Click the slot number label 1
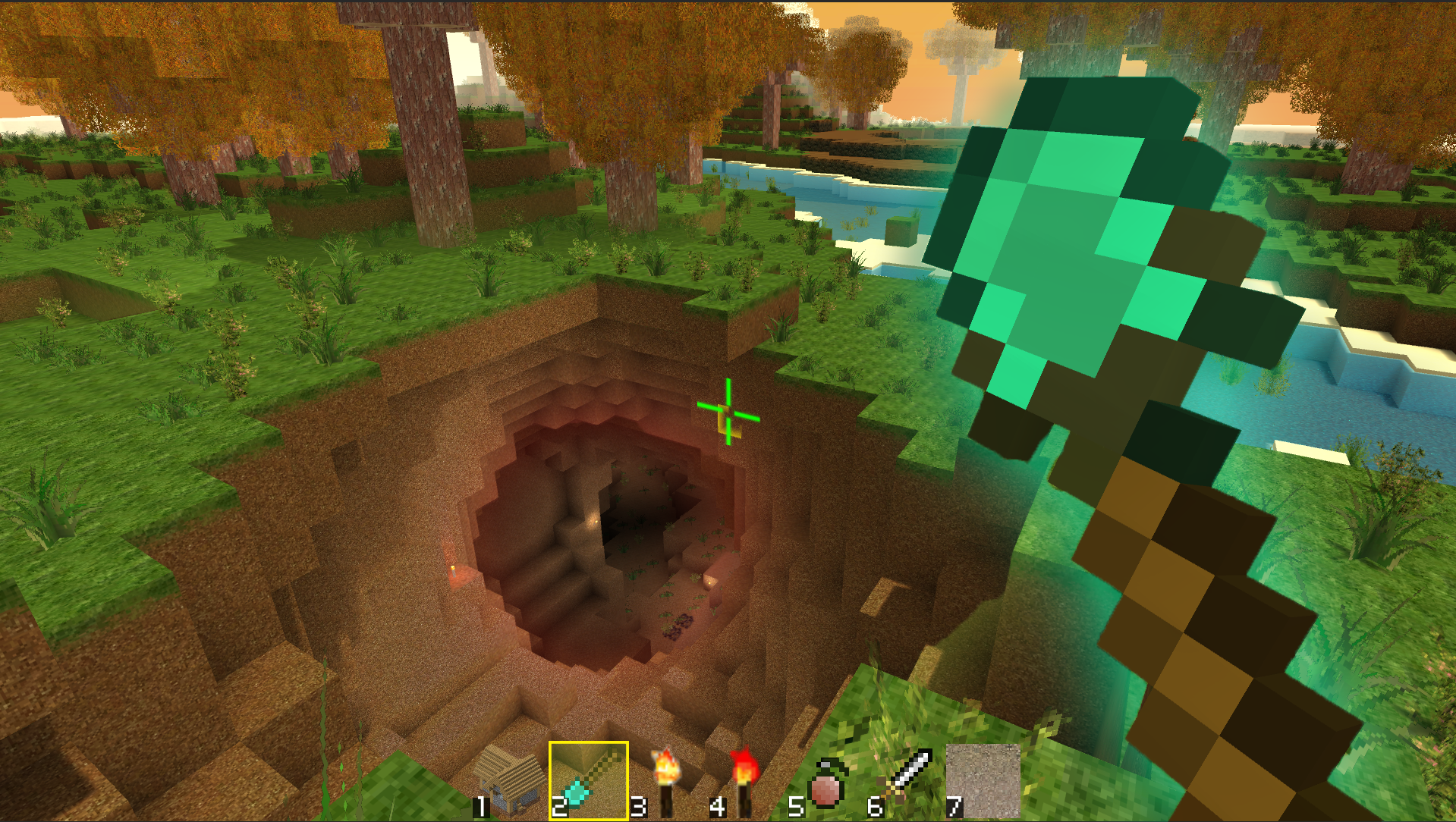Image resolution: width=1456 pixels, height=822 pixels. click(480, 808)
